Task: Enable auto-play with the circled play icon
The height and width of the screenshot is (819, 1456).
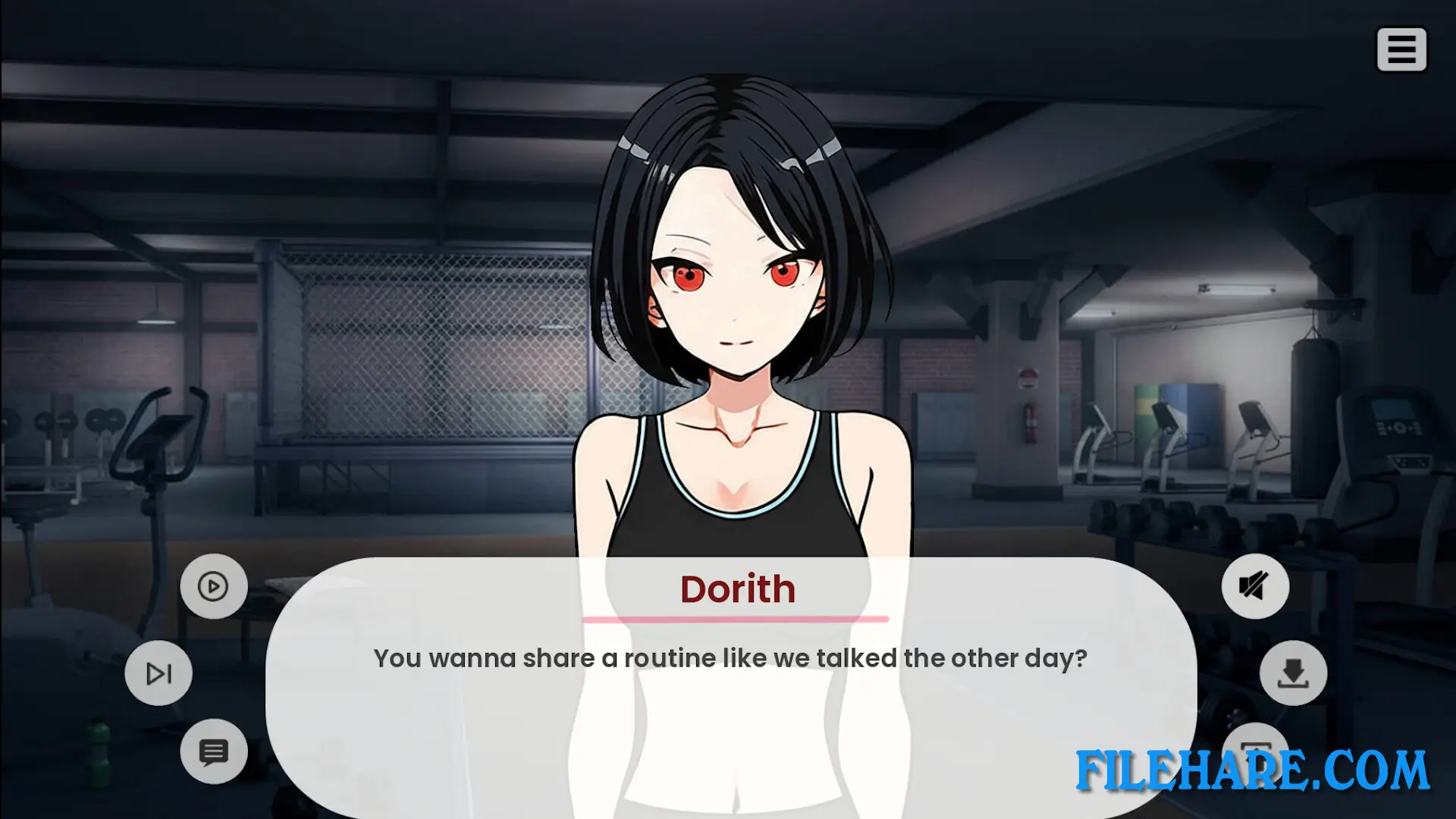Action: coord(213,586)
